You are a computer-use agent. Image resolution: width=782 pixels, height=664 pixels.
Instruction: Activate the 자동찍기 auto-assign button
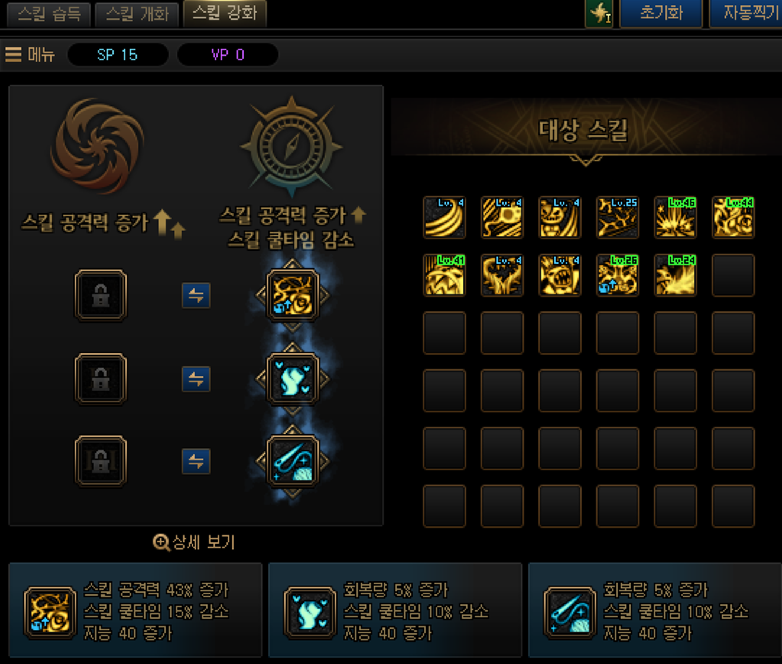click(x=746, y=14)
